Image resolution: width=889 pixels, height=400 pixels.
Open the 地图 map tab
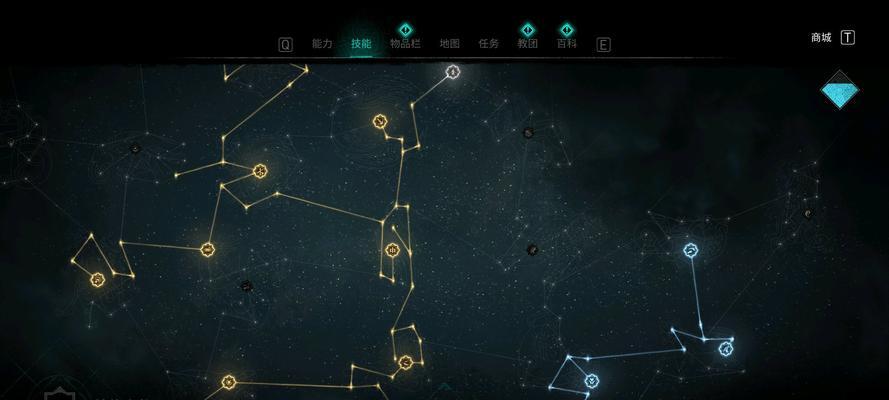[450, 44]
